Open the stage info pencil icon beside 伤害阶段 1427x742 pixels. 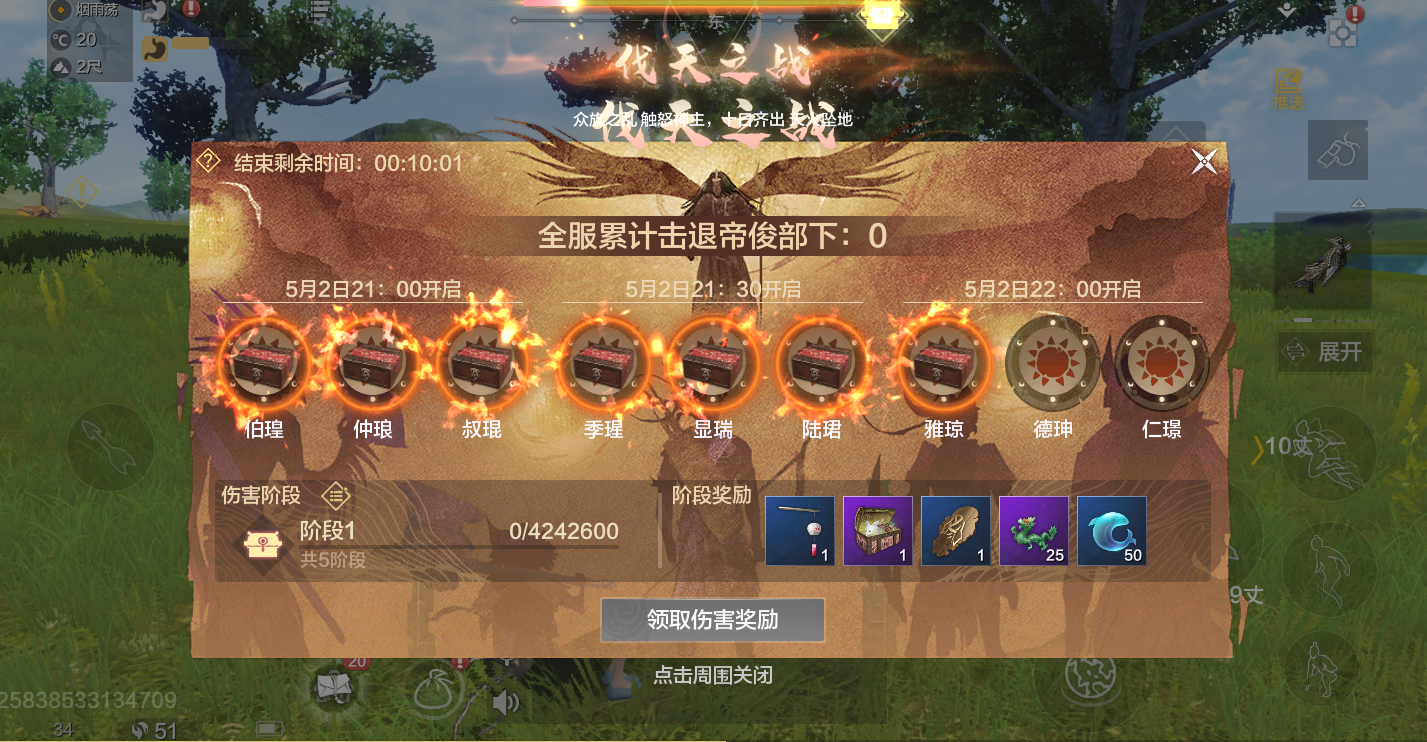[x=335, y=495]
